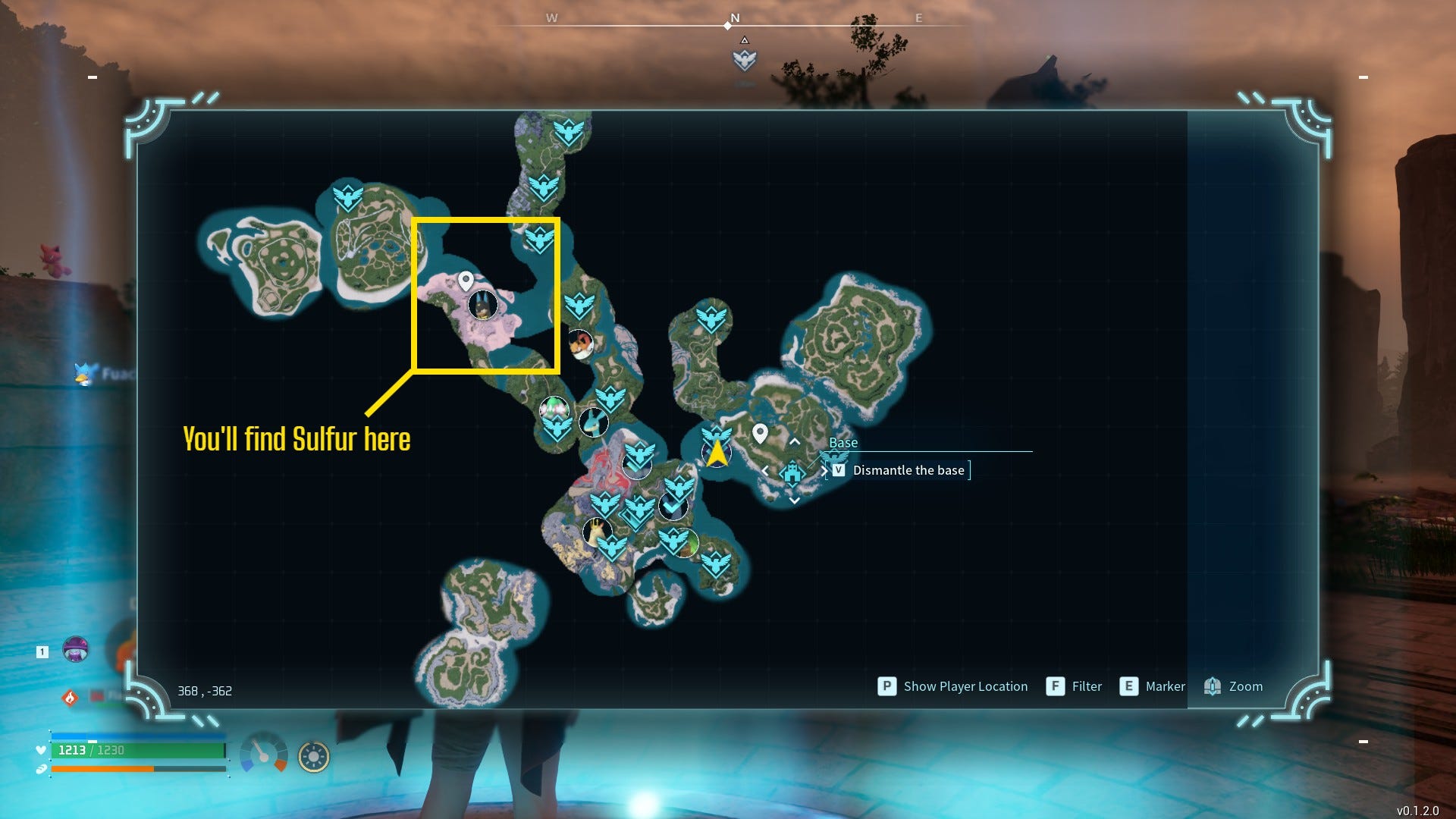Expand the up chevron above the base icon
Screen dimensions: 1456x819
coord(795,441)
